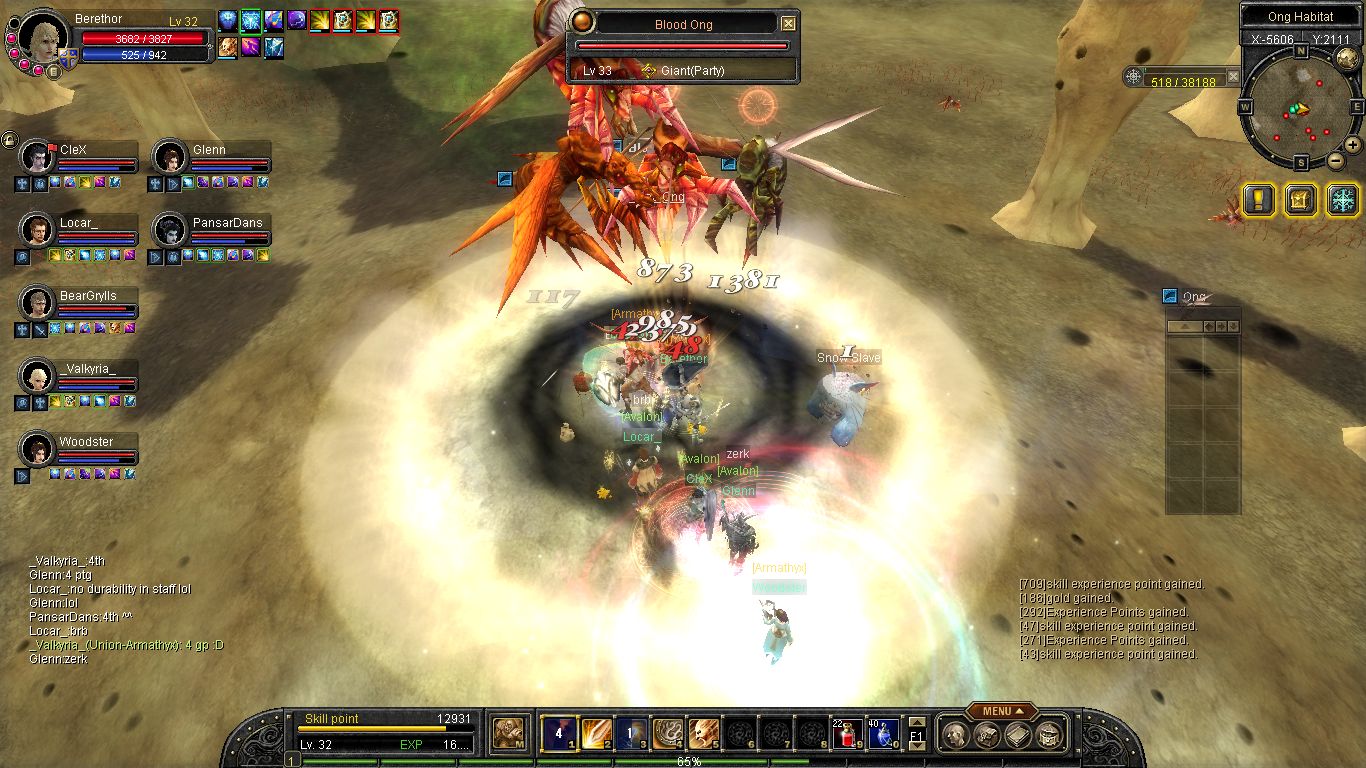Screen dimensions: 1366x768
Task: Select party member Woodster's frame
Action: [x=78, y=449]
